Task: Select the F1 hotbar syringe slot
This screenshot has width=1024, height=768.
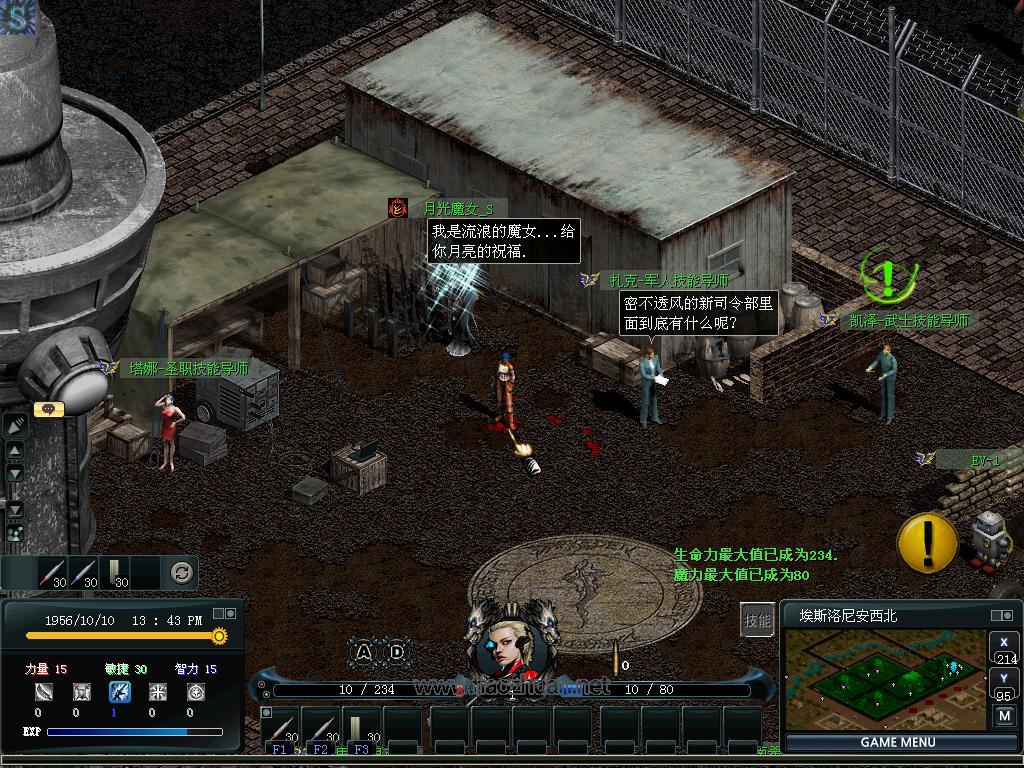Action: pyautogui.click(x=280, y=726)
